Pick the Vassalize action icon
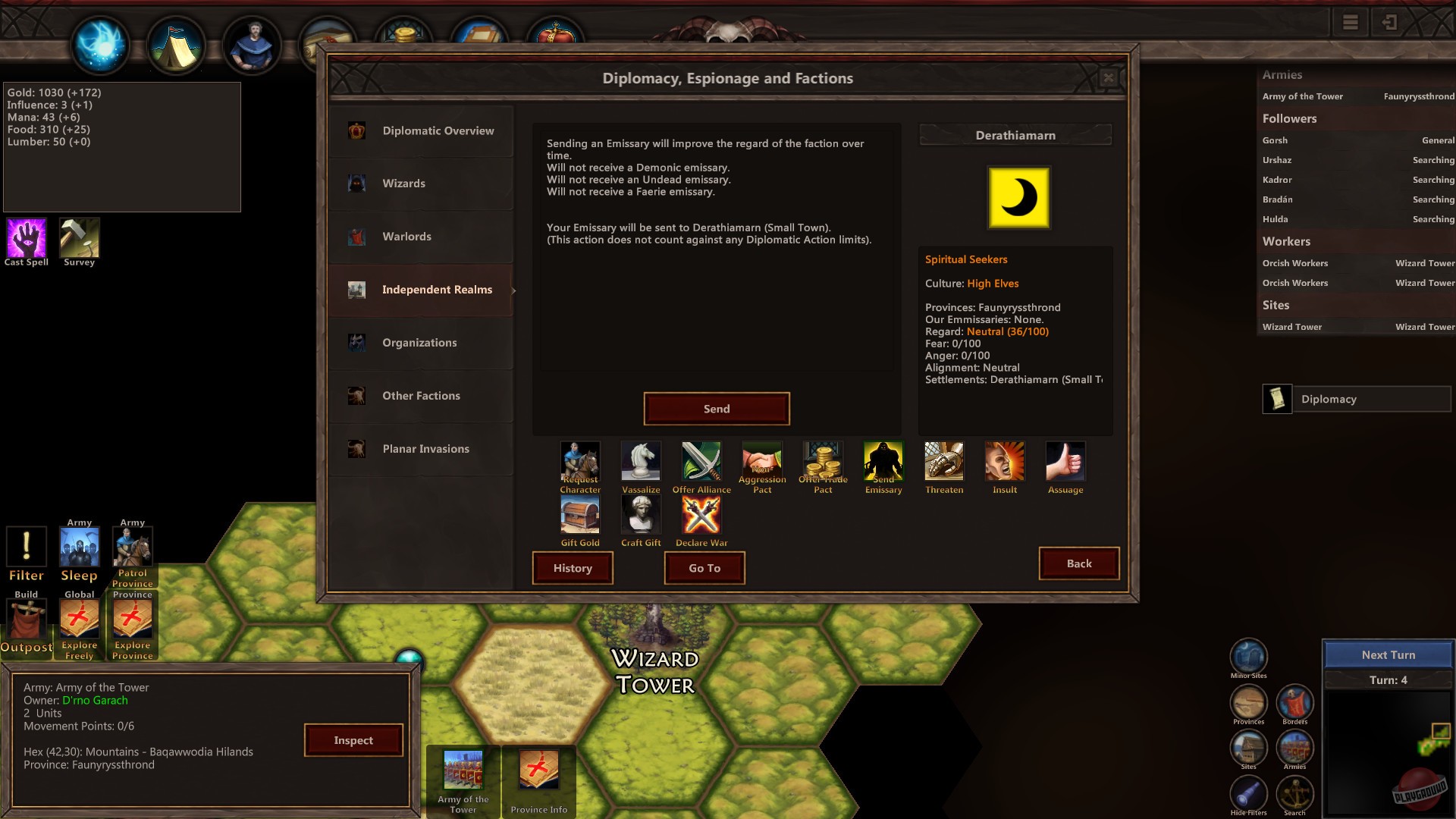 [x=641, y=460]
